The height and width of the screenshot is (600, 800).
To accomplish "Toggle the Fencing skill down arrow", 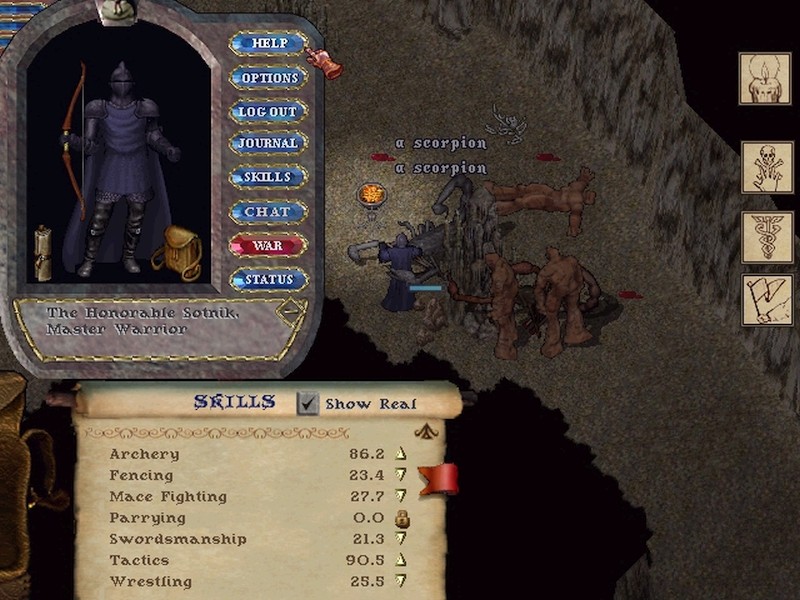I will coord(402,476).
